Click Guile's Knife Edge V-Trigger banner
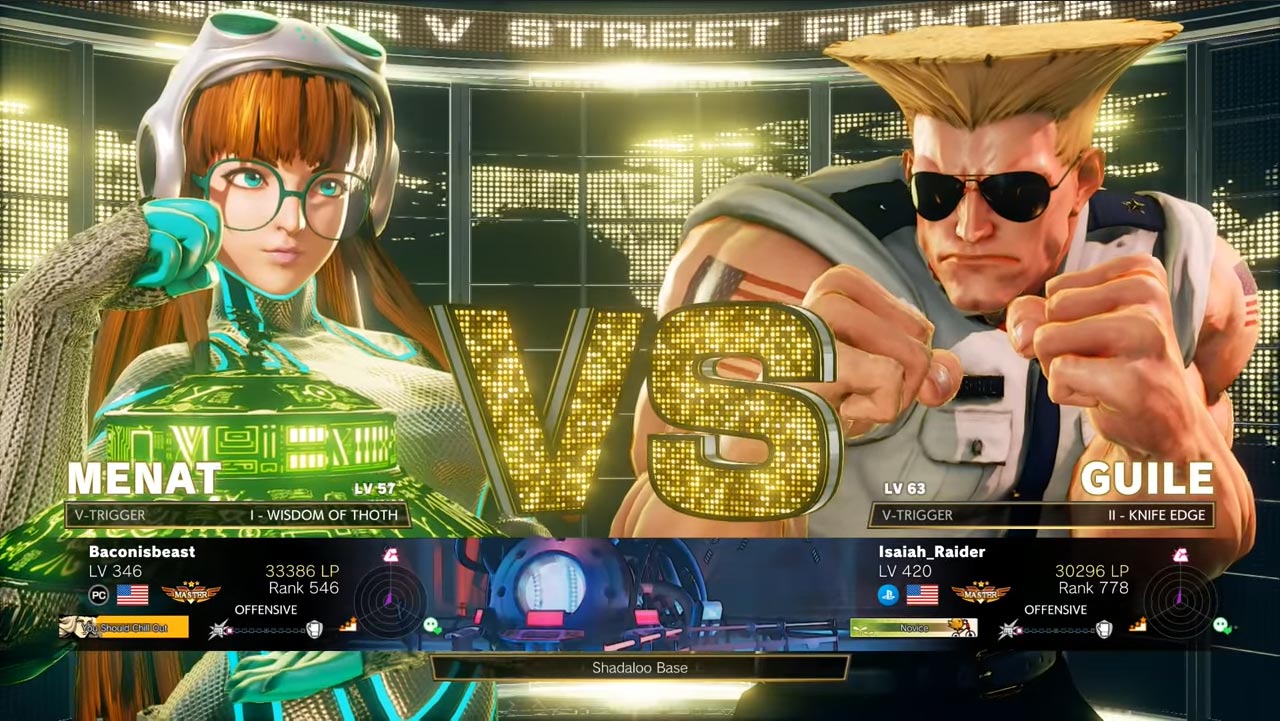Screen dimensions: 1280x721 point(1042,515)
